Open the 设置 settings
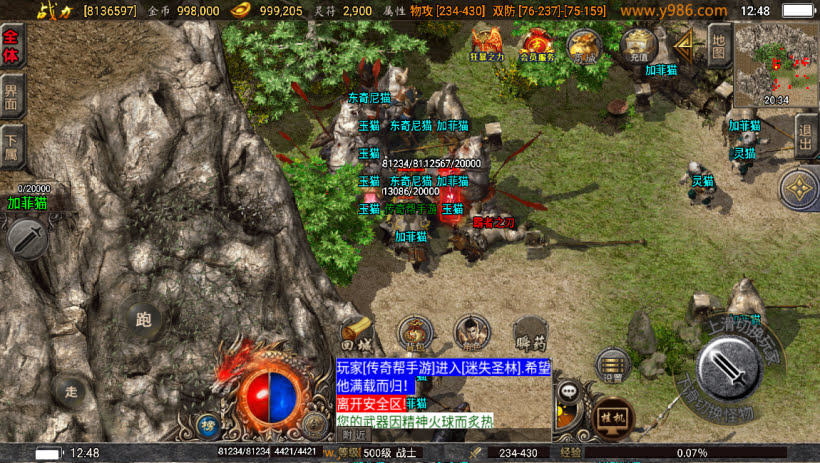Screen dimensions: 820x463 pyautogui.click(x=611, y=366)
